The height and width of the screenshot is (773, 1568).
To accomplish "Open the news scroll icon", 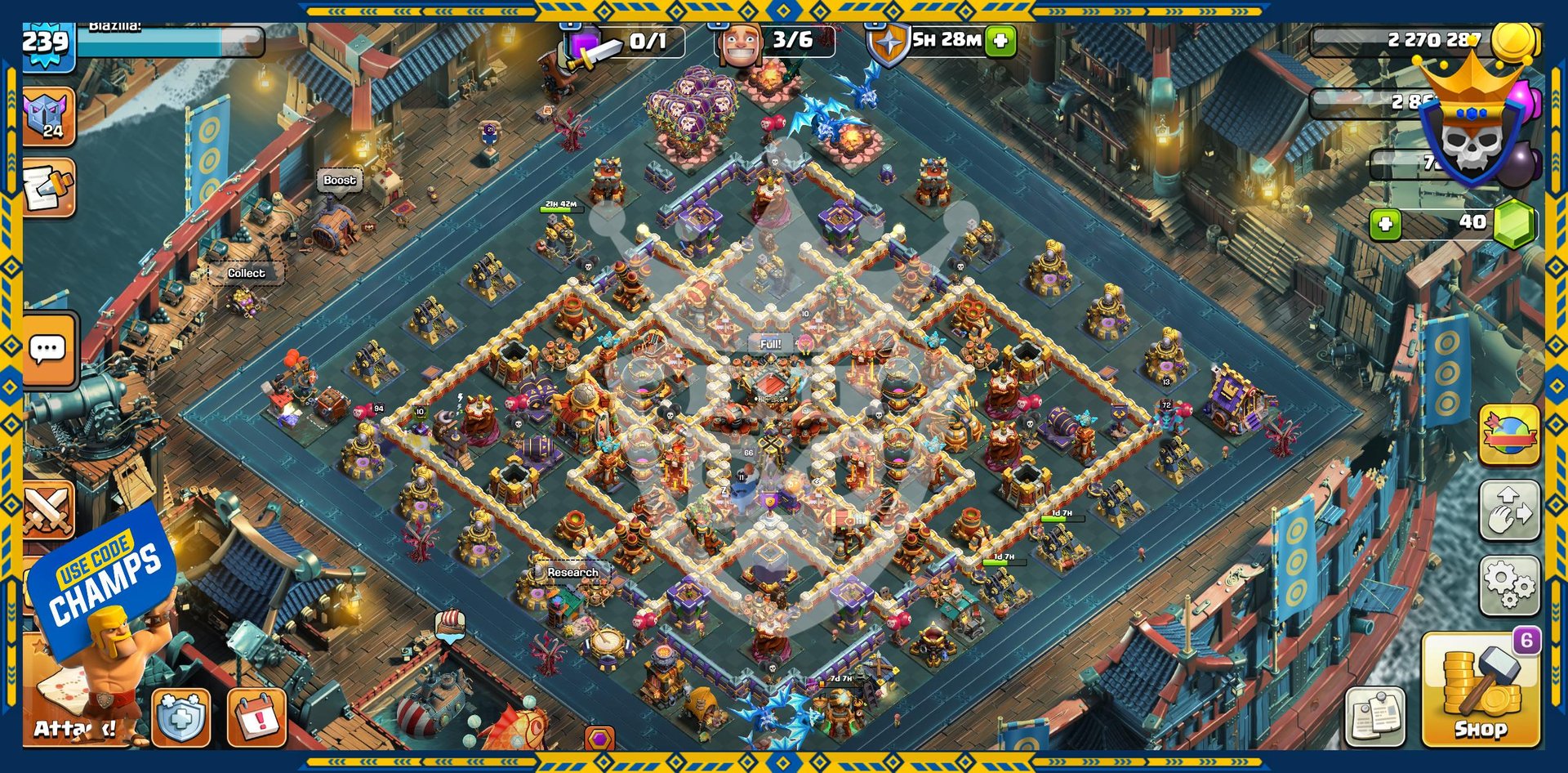I will (47, 188).
